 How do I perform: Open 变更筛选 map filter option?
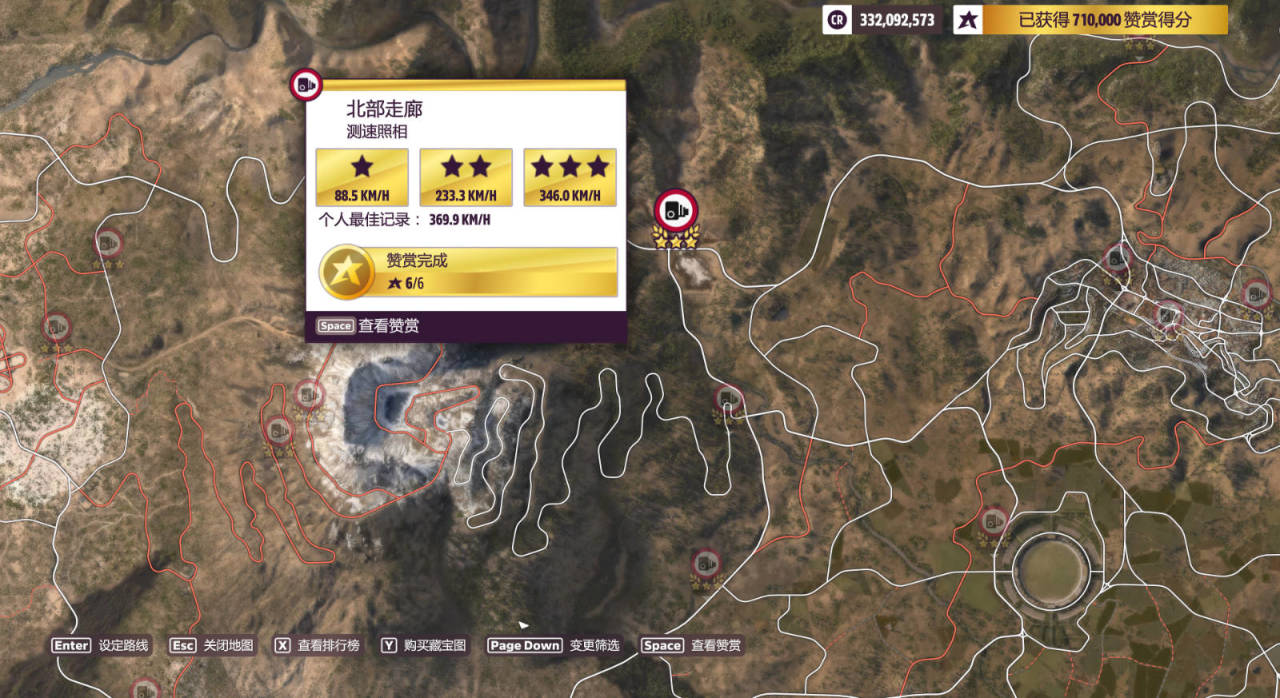click(x=553, y=646)
